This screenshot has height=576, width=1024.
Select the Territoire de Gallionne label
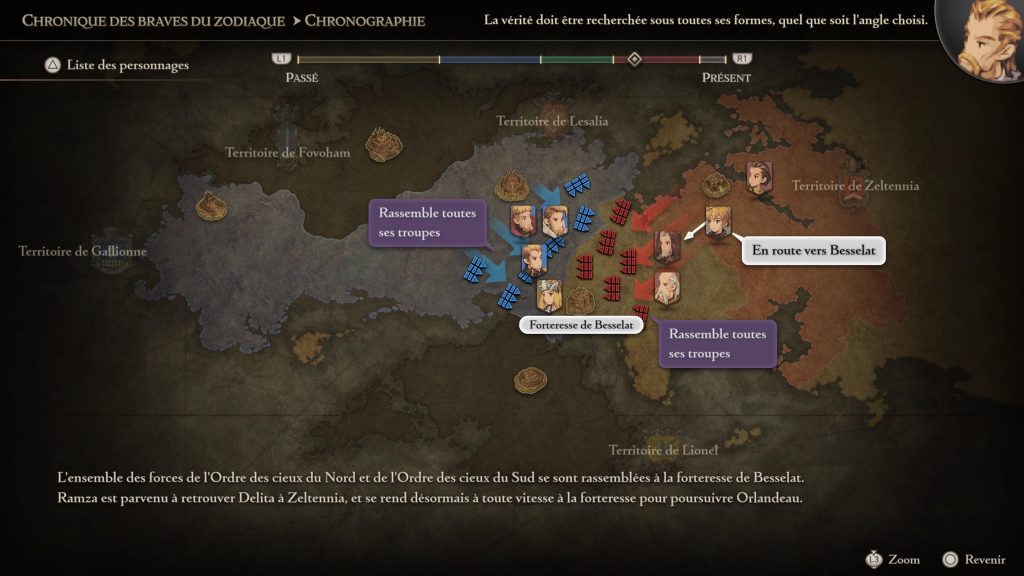(x=83, y=251)
